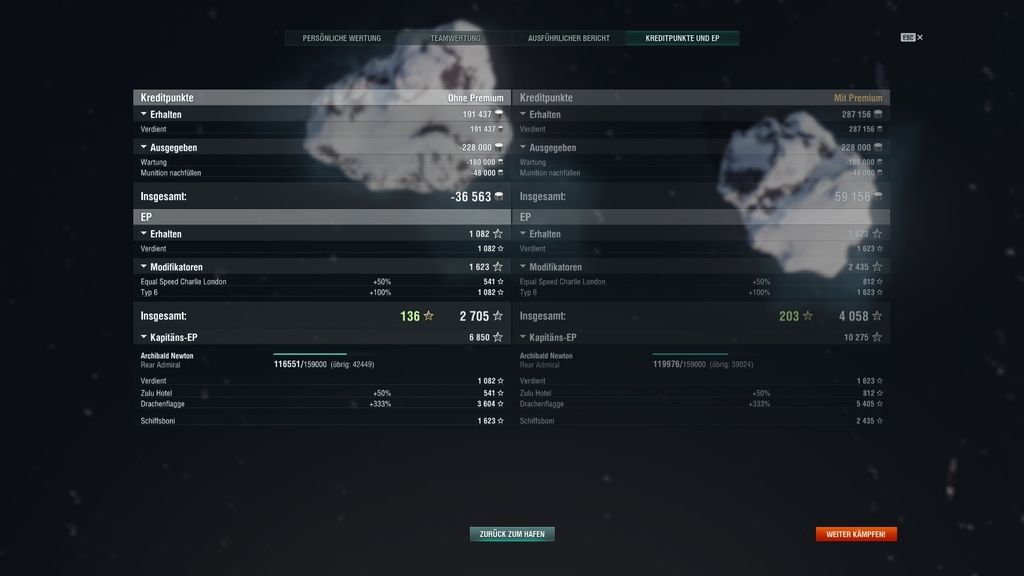The image size is (1024, 576).
Task: Collapse Kapitäns-EP section in Mit Premium column
Action: click(523, 337)
